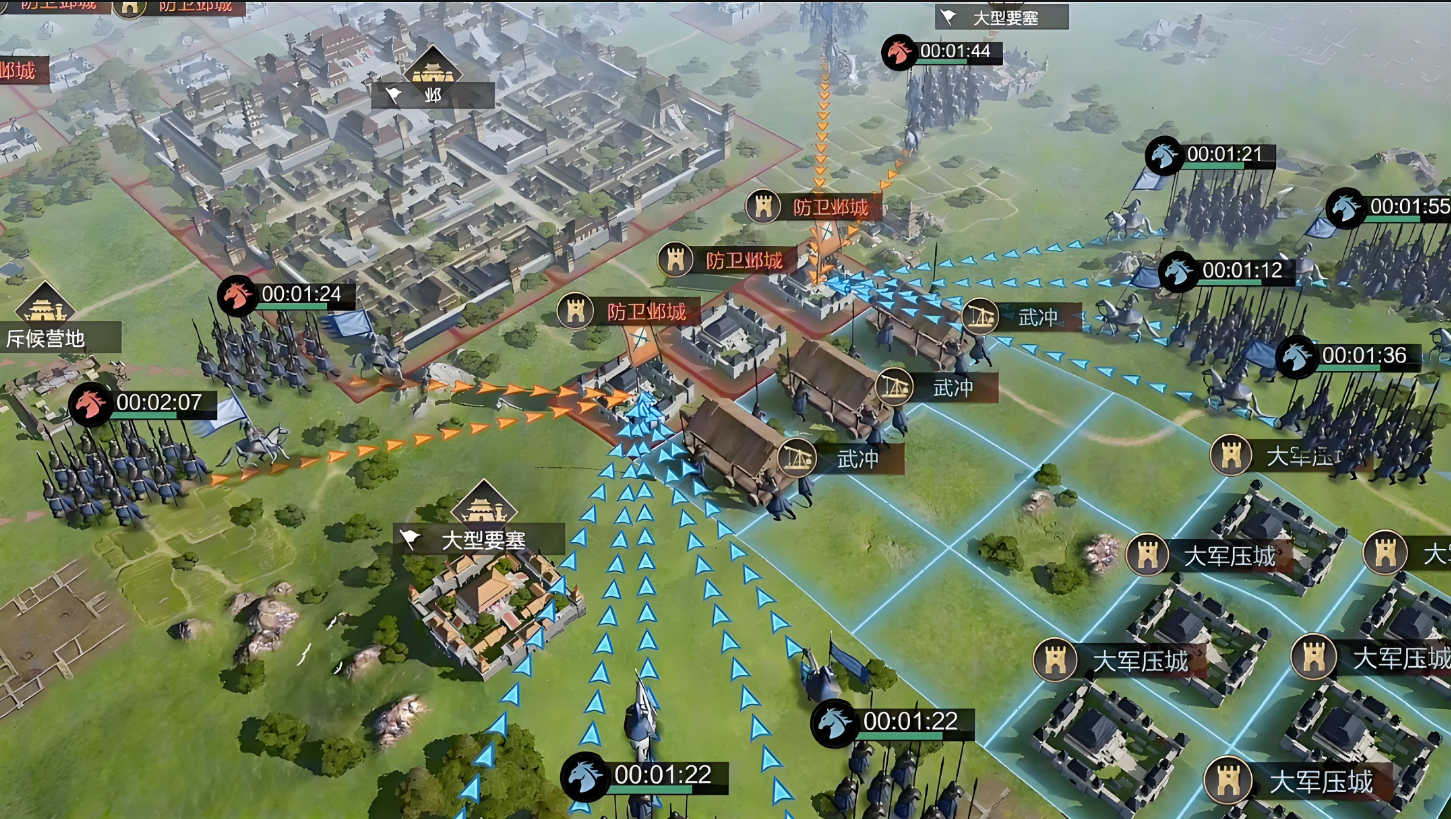Screen dimensions: 1451x819
Task: Choose blue army marker with 00:01:36 timer
Action: (1297, 357)
